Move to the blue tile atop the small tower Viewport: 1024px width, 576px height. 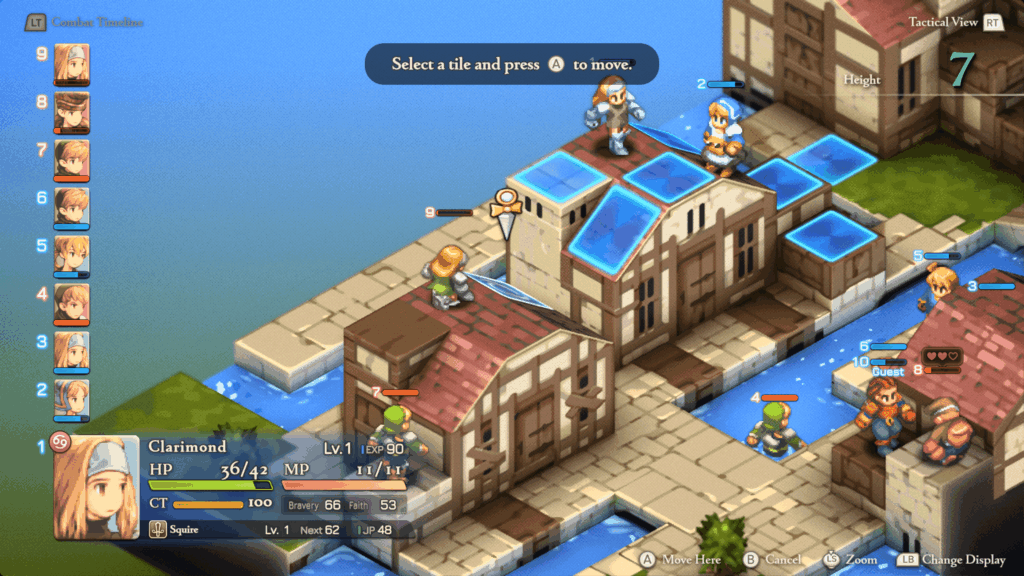pos(560,176)
